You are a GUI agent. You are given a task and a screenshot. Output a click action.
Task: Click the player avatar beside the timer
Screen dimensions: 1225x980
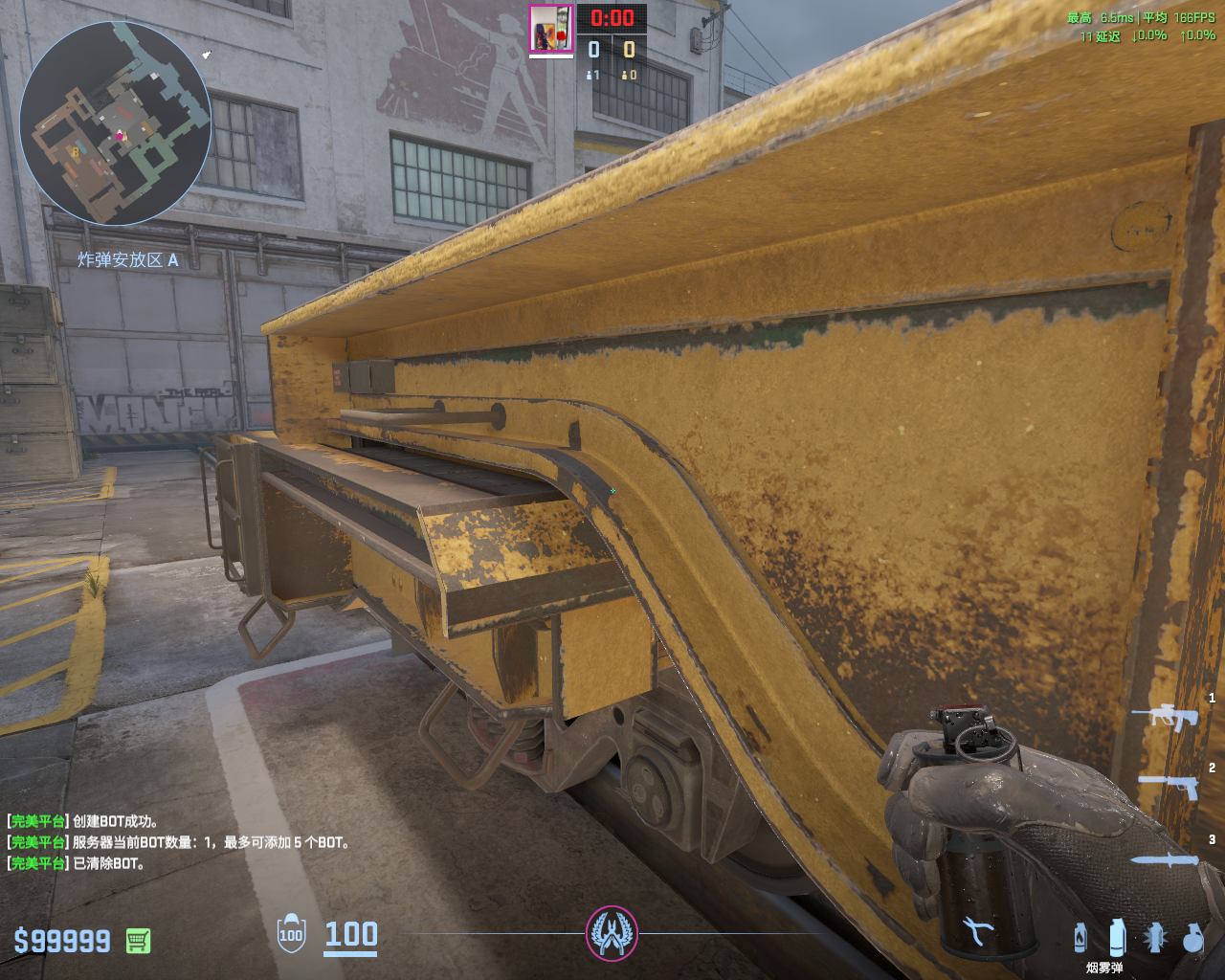pyautogui.click(x=551, y=29)
